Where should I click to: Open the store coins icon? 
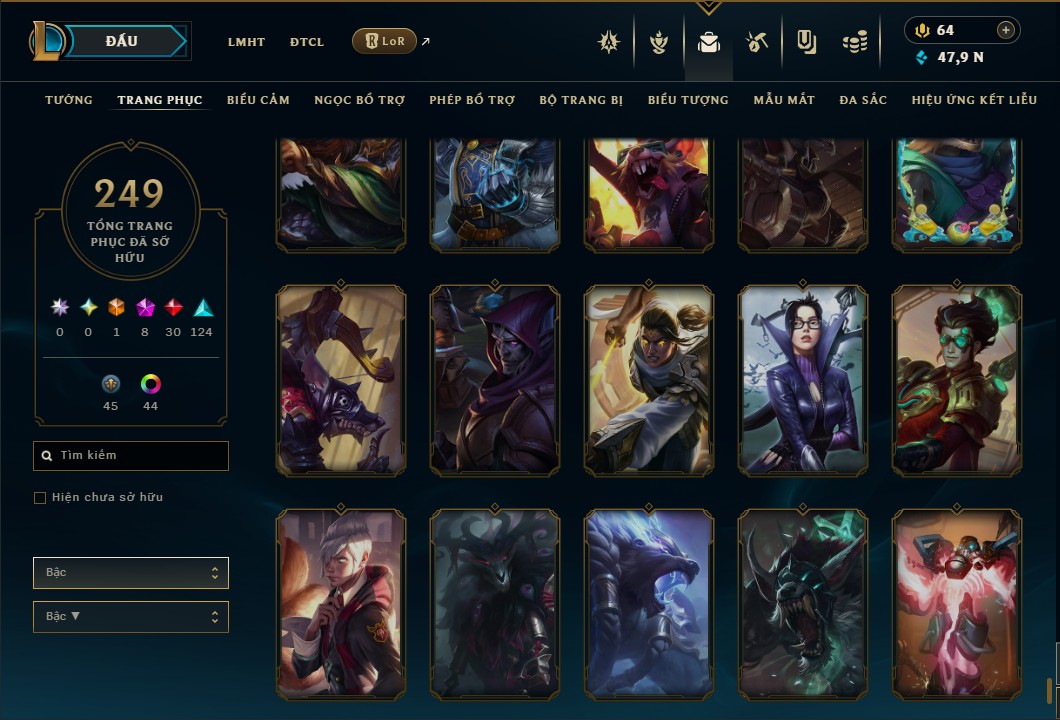pos(853,42)
